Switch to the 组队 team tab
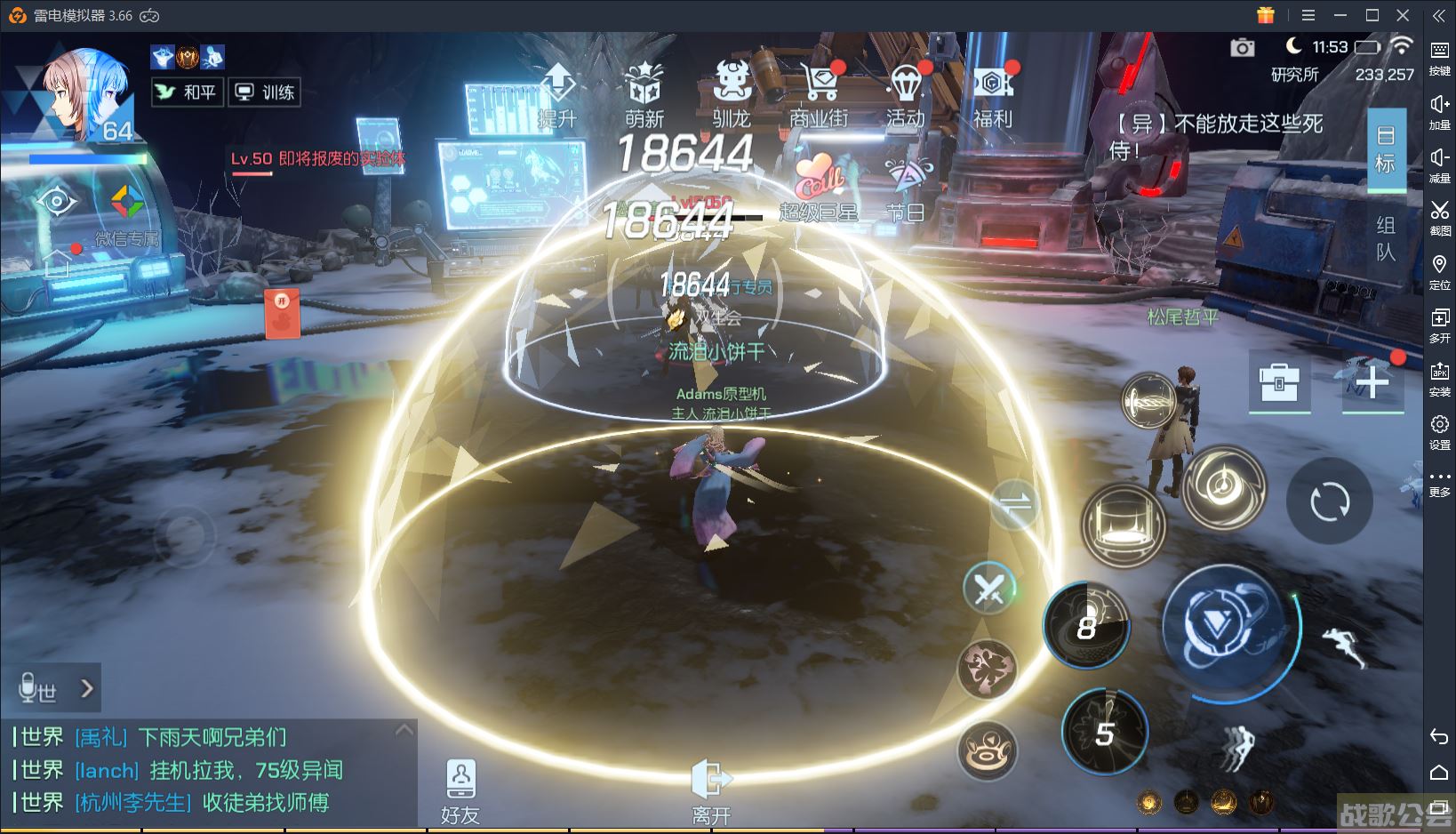 pos(1386,238)
